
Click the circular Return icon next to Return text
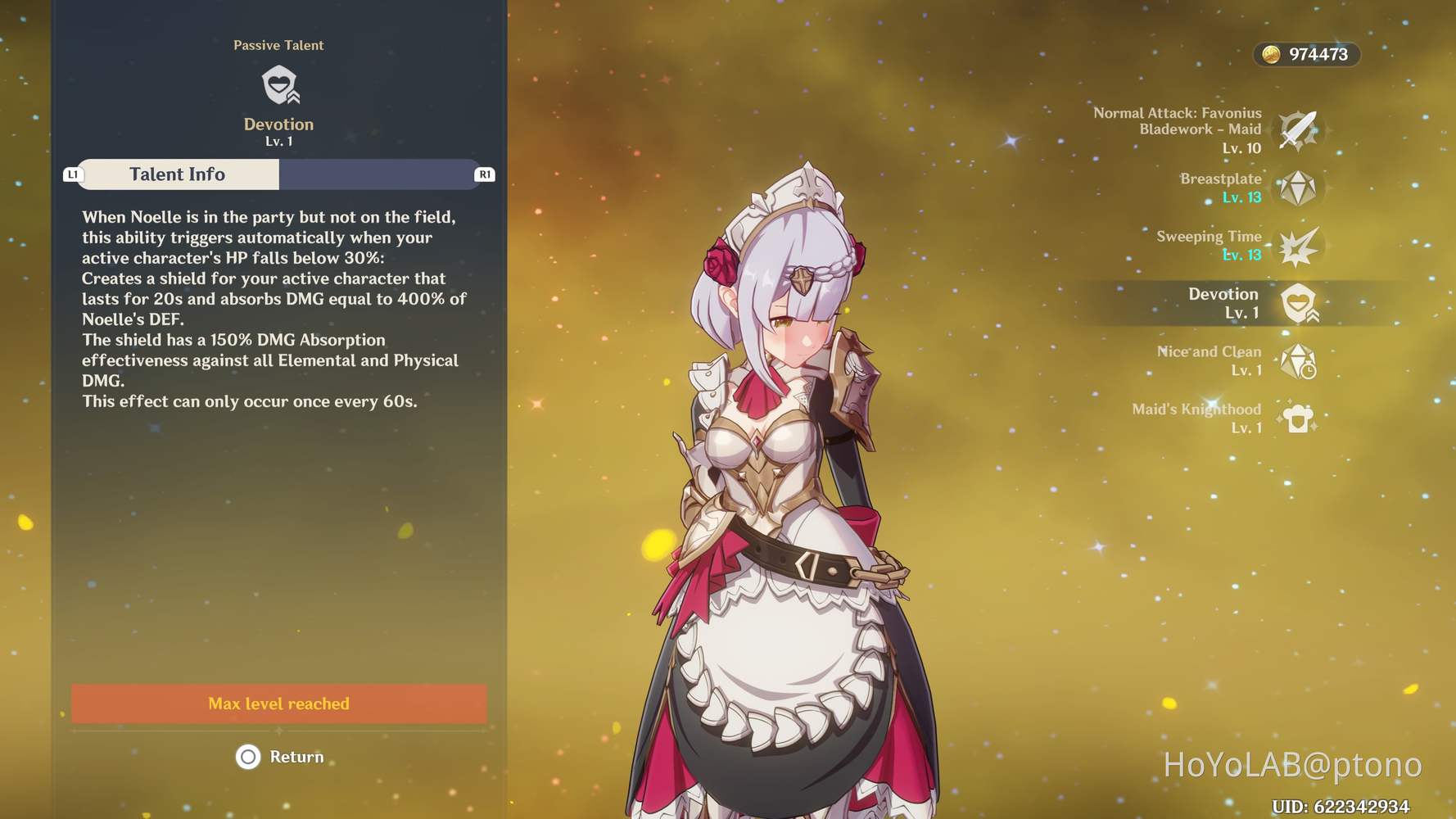(x=248, y=757)
